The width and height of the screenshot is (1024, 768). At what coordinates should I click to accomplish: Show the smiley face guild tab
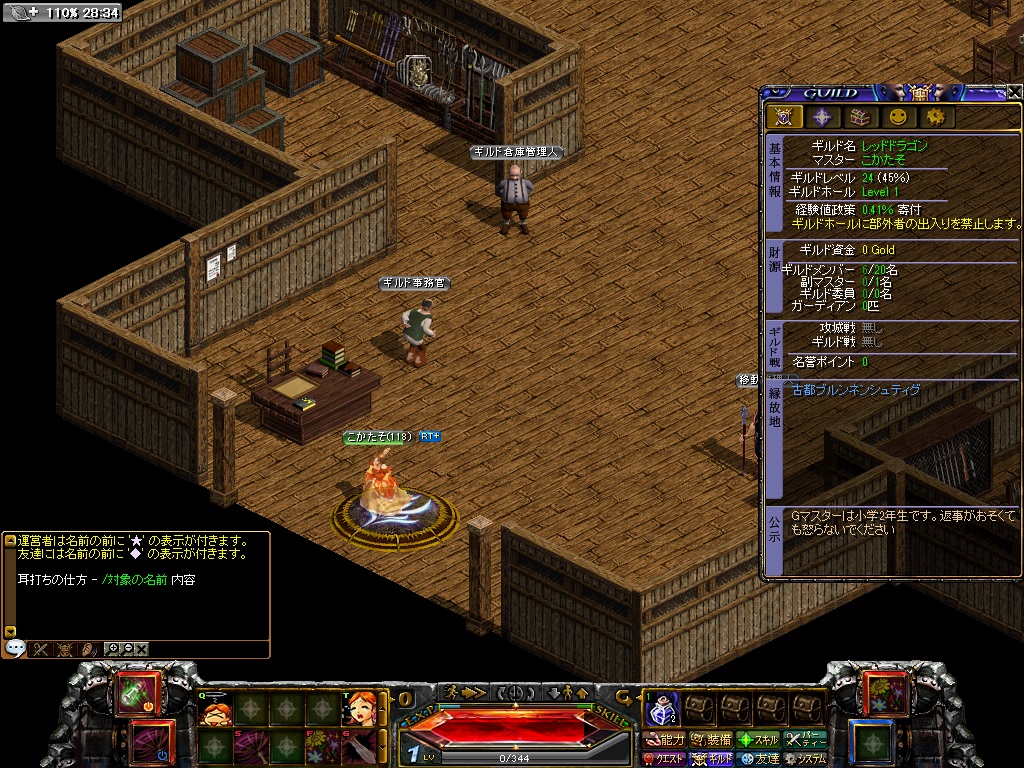coord(898,117)
